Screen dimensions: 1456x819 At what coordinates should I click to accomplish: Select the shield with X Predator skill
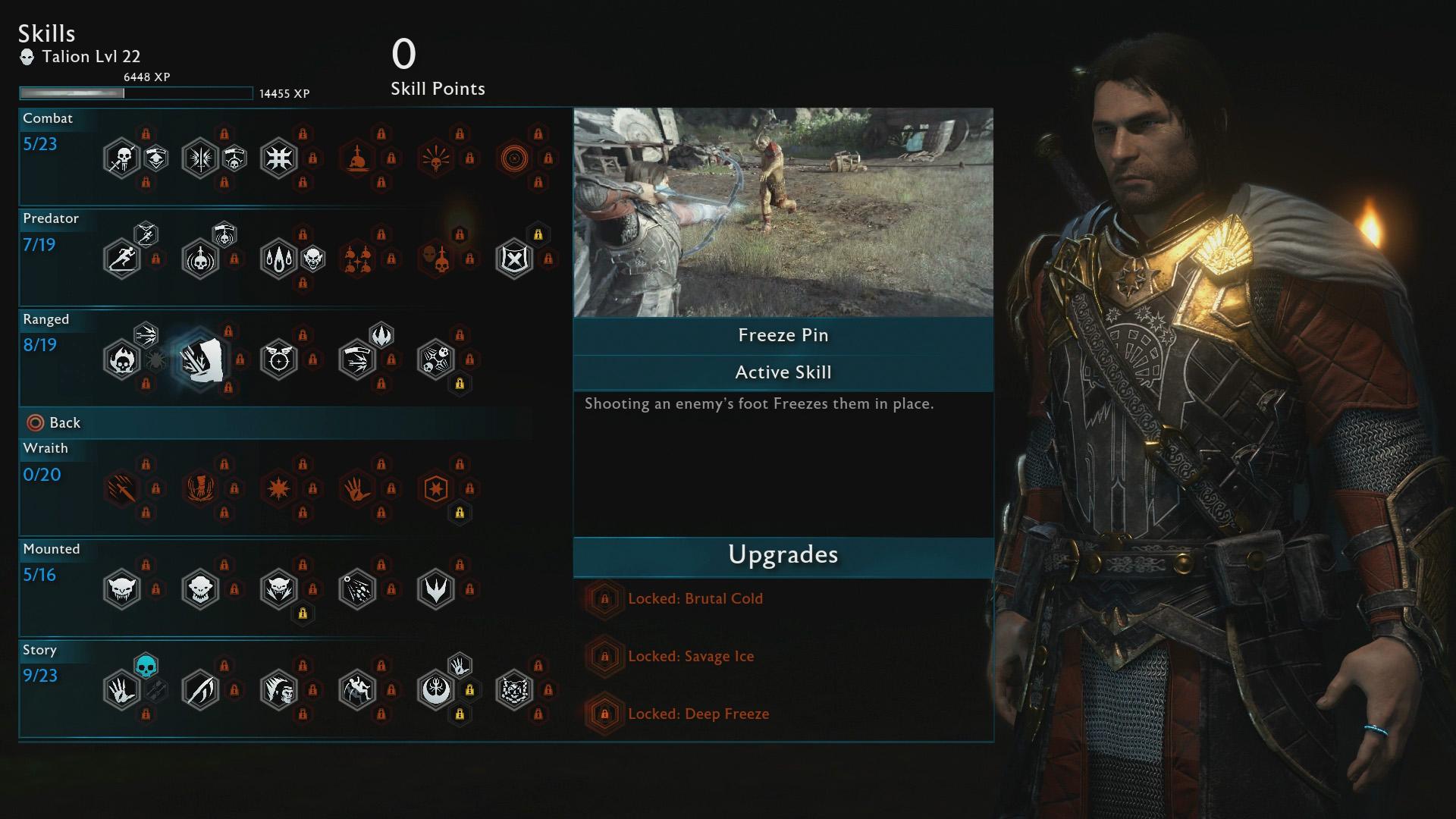click(514, 259)
